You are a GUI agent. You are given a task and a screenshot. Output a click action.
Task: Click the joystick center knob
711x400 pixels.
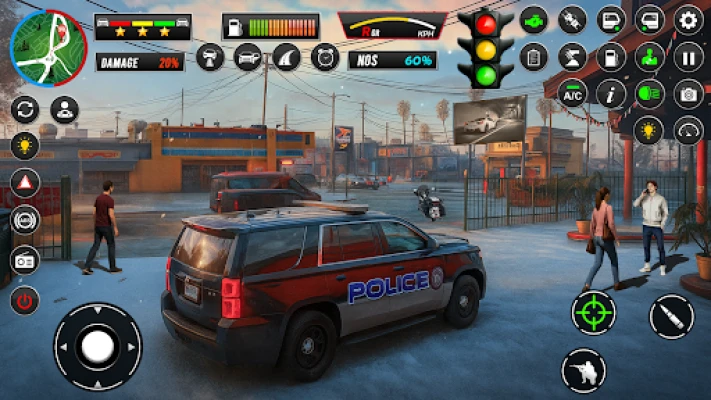[97, 347]
